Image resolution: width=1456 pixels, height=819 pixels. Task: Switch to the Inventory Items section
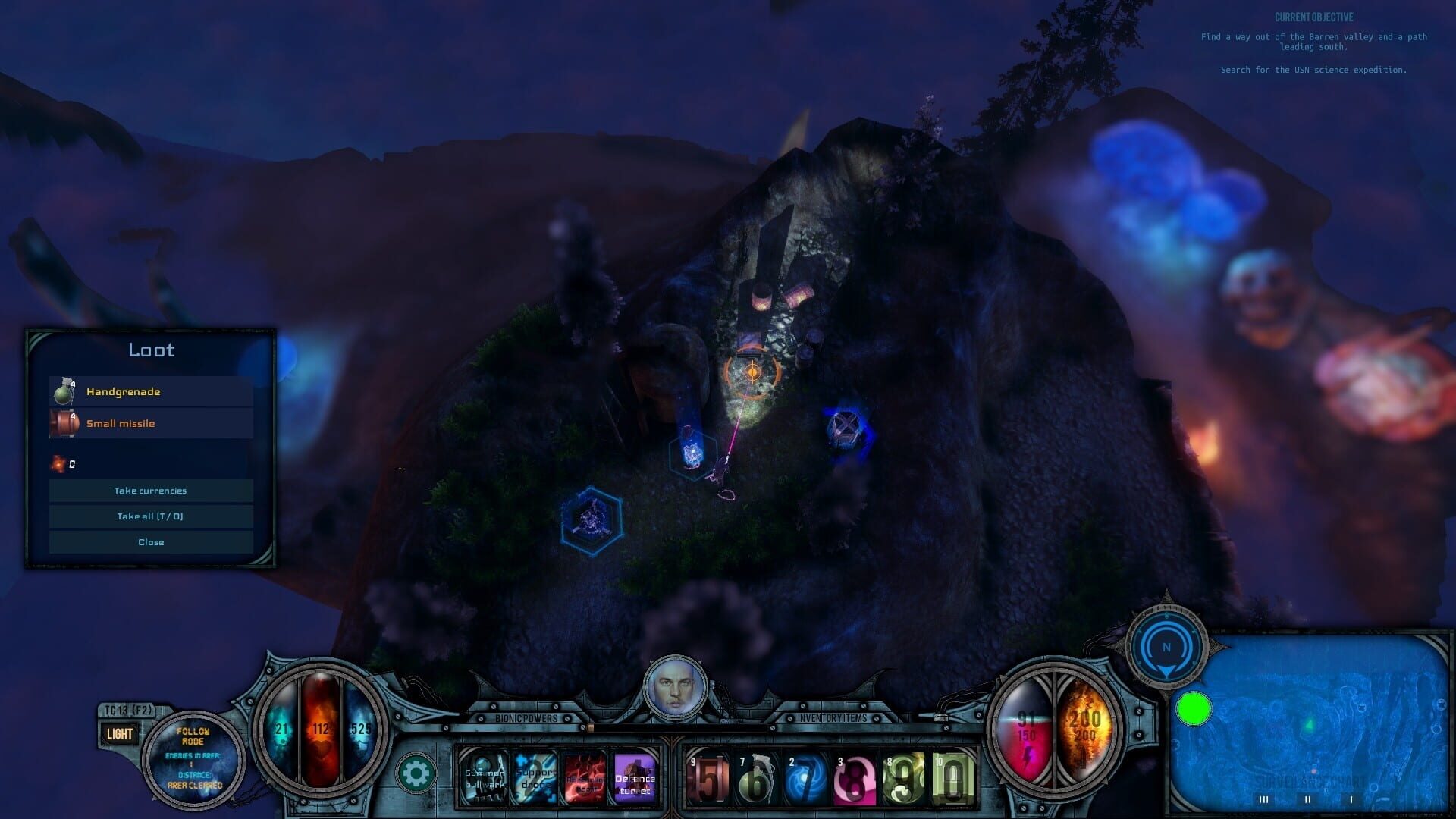[835, 716]
